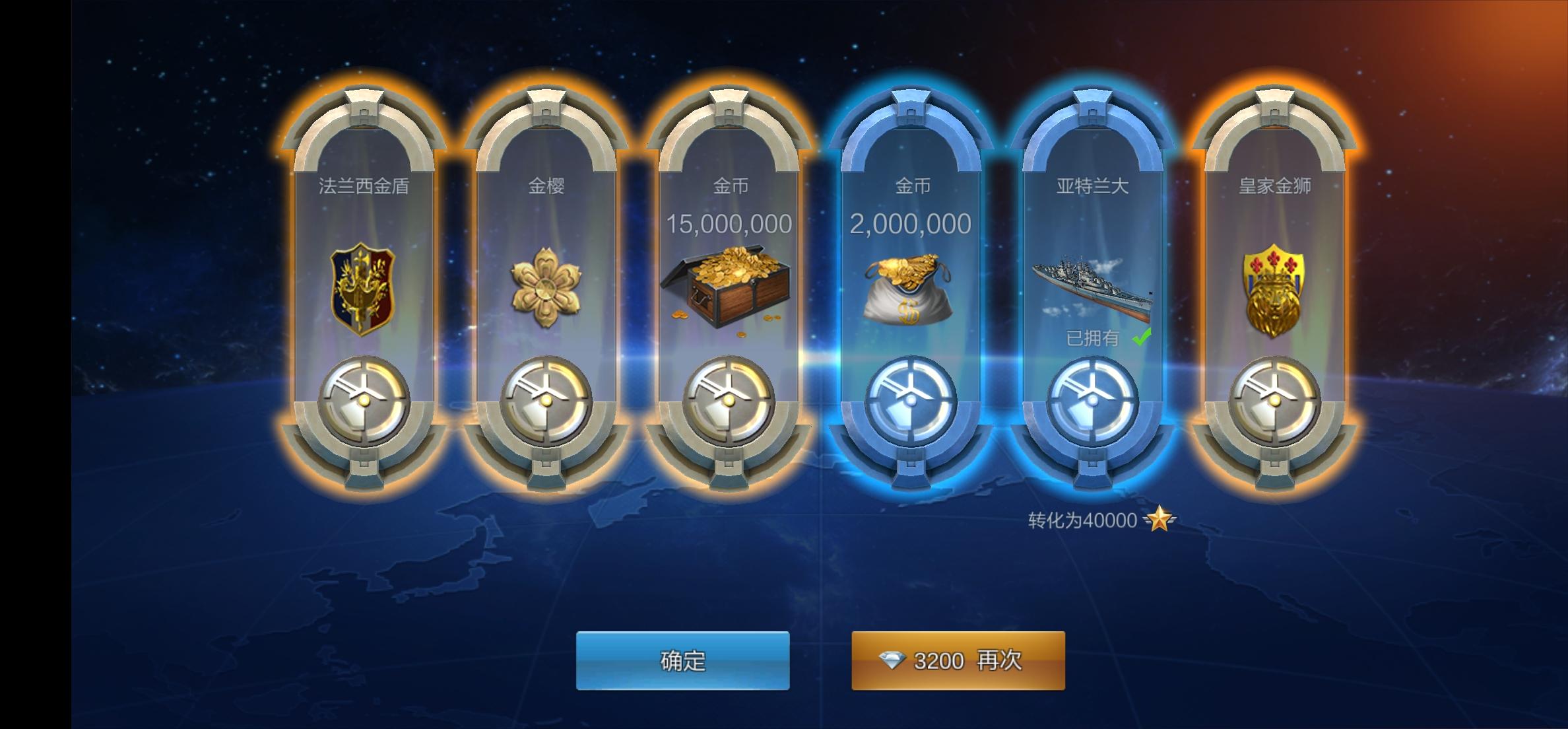Viewport: 1568px width, 729px height.
Task: Click the 转化为40000 conversion text
Action: (x=1082, y=521)
